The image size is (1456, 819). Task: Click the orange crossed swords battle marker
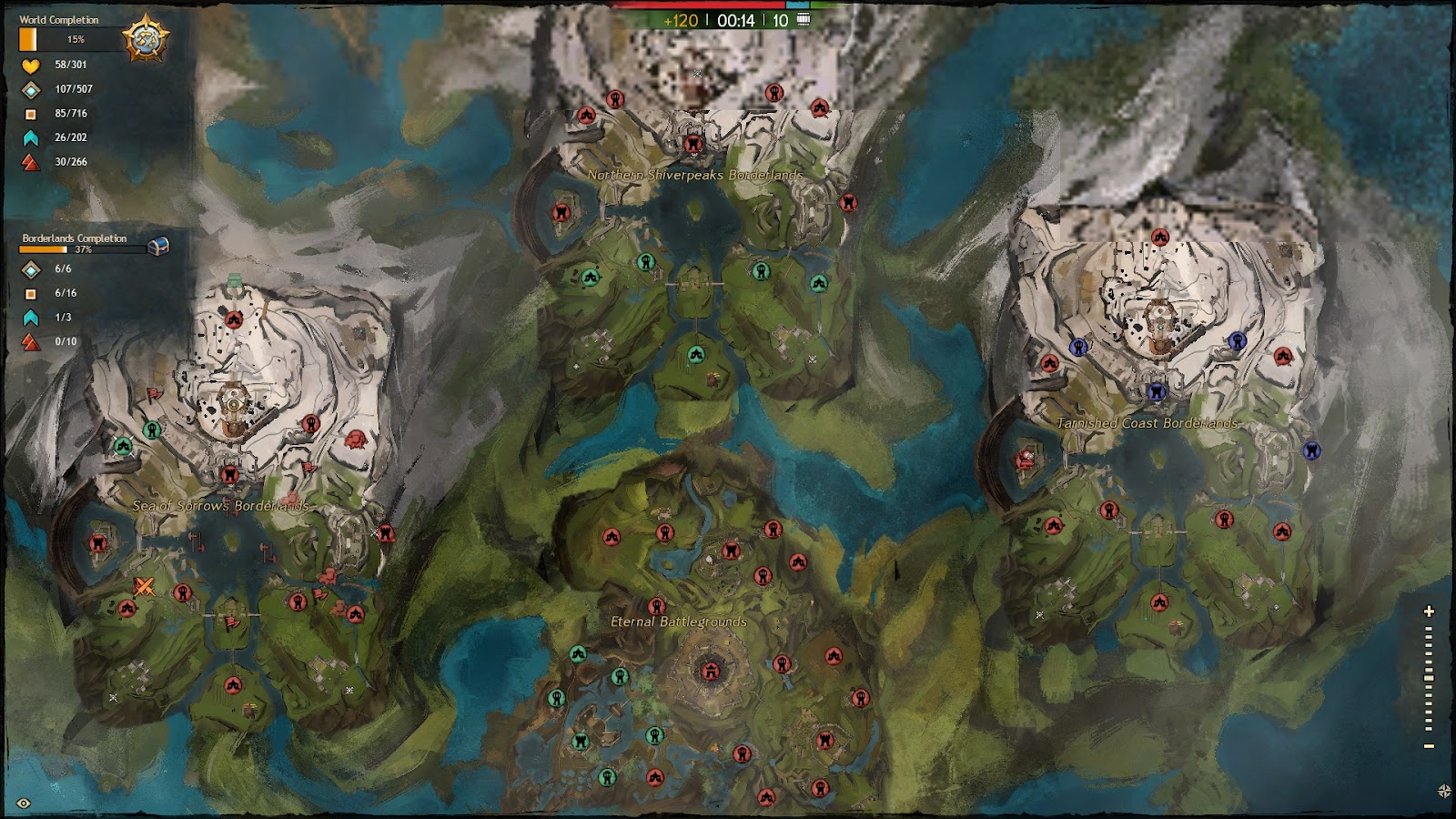pyautogui.click(x=143, y=586)
